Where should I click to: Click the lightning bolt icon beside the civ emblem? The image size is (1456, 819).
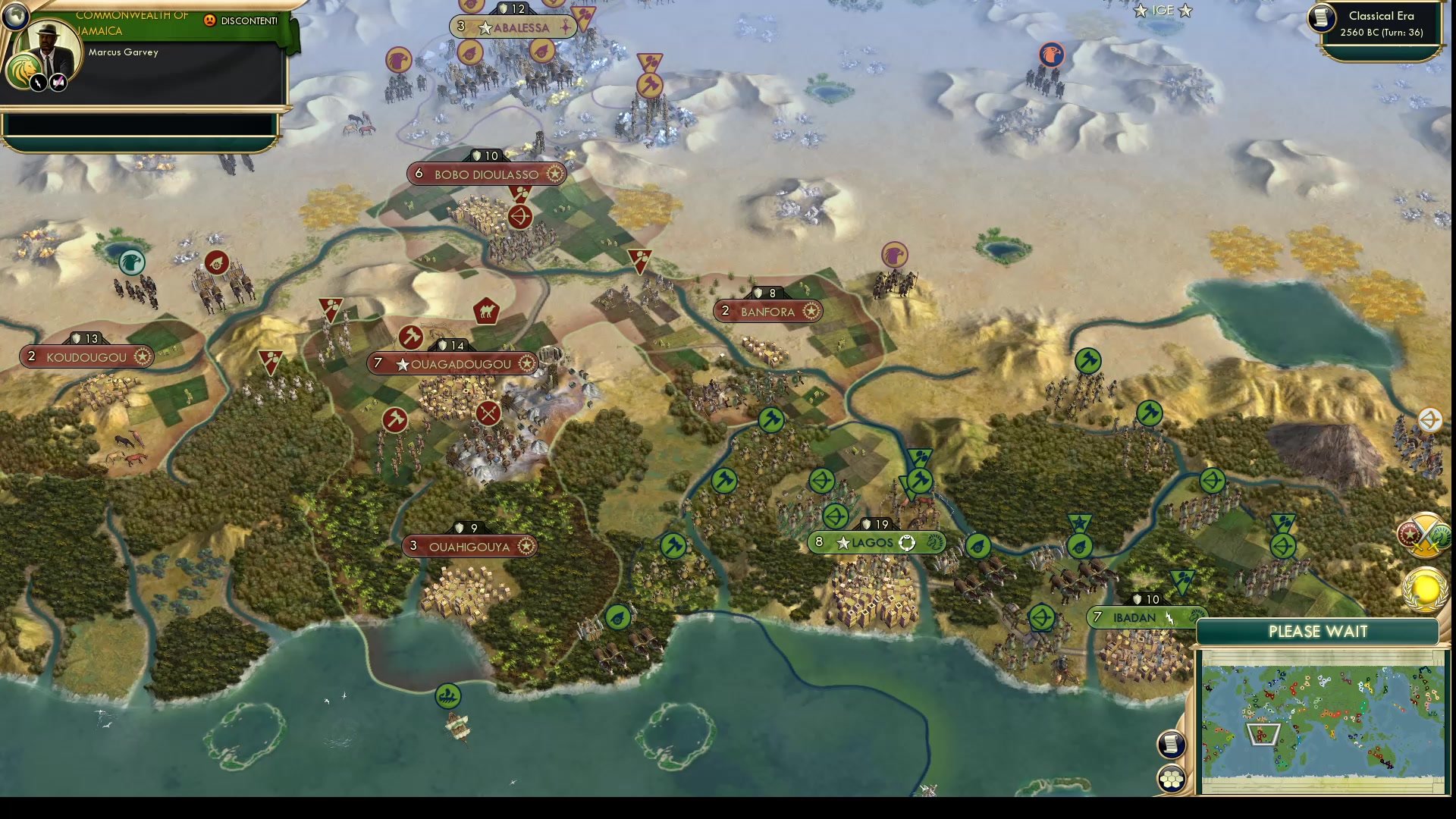click(x=37, y=82)
